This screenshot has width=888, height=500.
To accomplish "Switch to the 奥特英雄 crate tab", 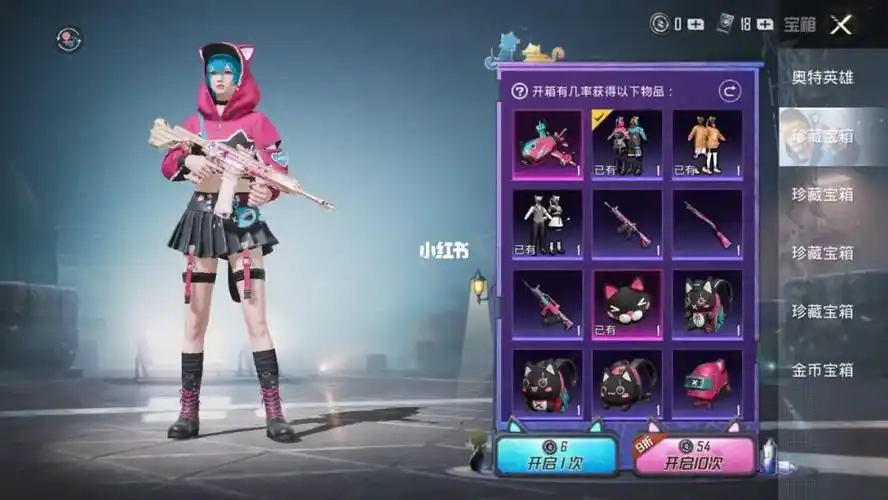I will click(823, 77).
